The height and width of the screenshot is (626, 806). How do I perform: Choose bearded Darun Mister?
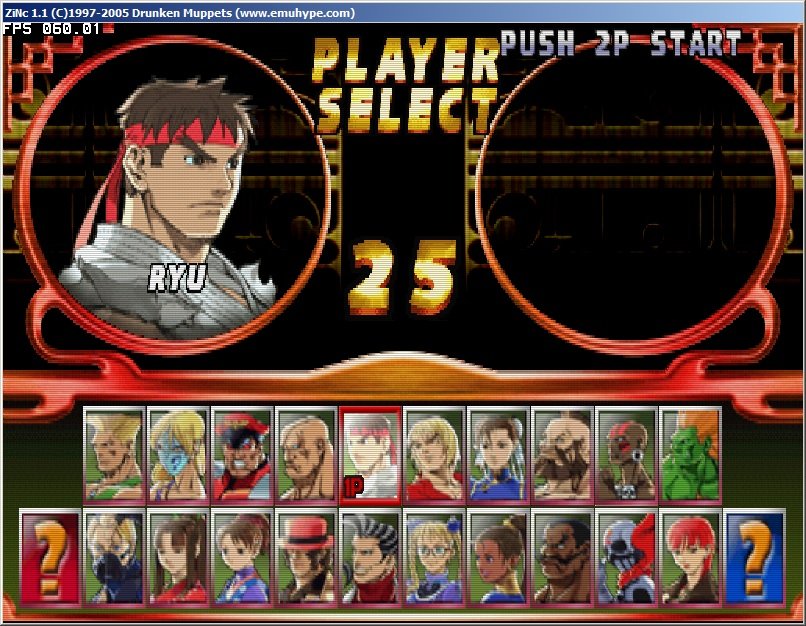[x=562, y=557]
